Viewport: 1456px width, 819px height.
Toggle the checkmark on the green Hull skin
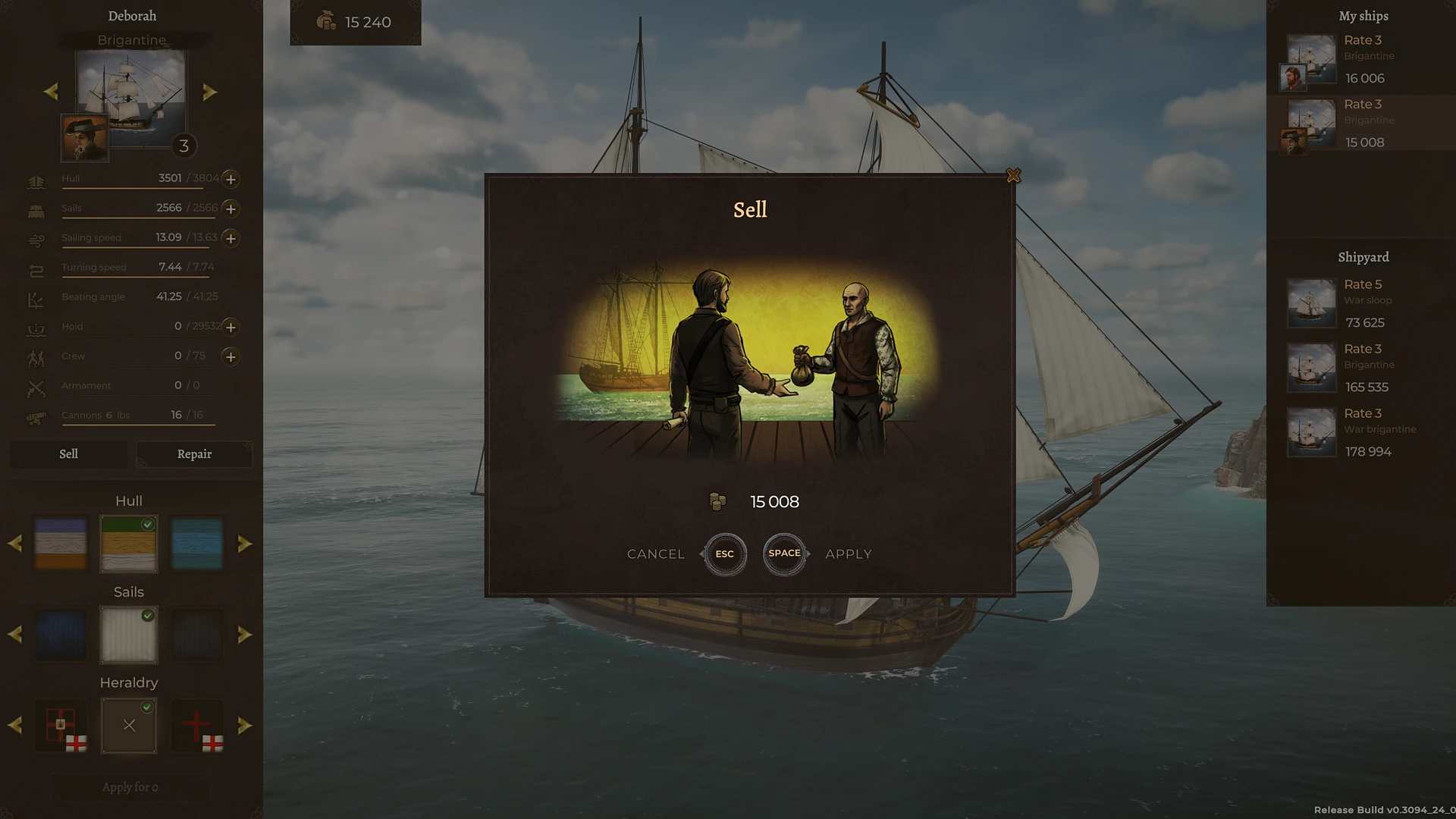147,523
